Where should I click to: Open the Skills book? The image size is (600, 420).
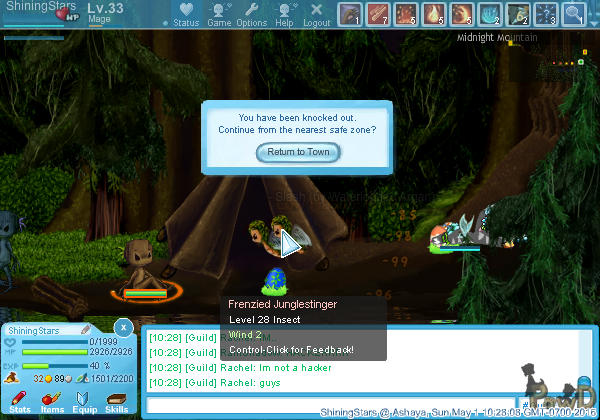(x=117, y=402)
